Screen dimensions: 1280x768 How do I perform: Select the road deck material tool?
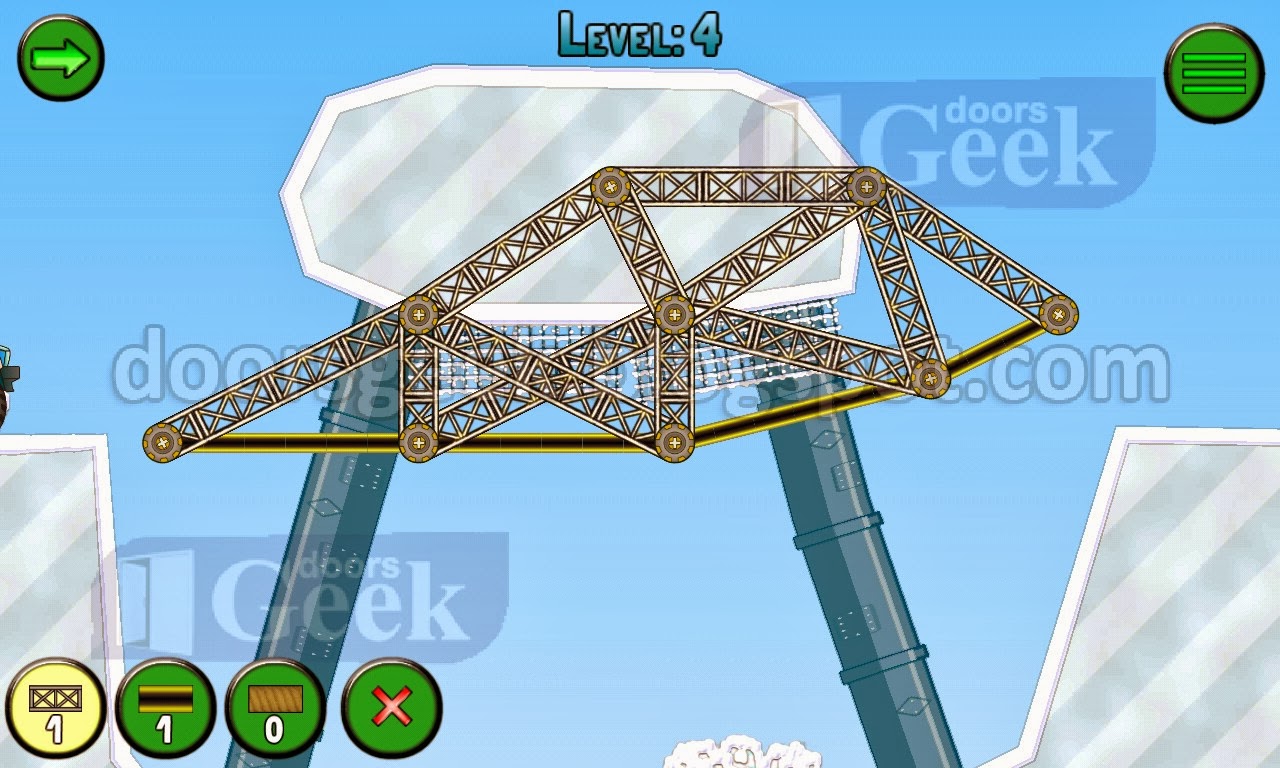(163, 712)
